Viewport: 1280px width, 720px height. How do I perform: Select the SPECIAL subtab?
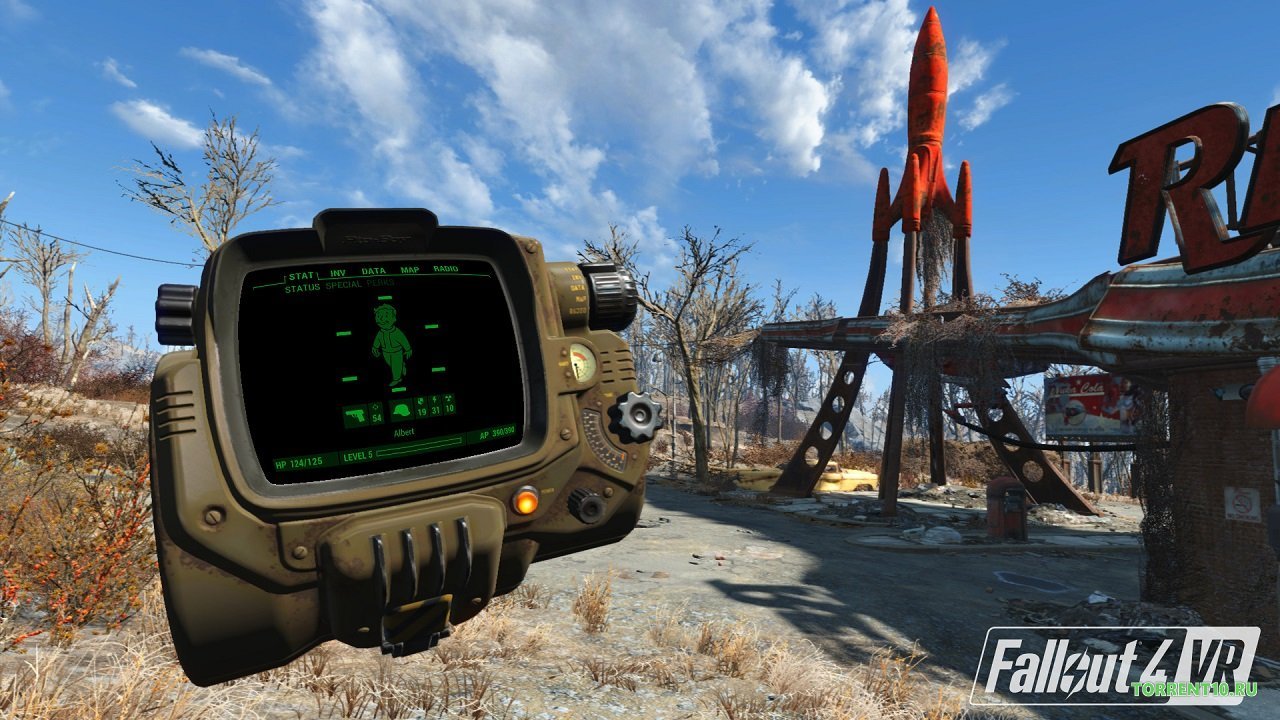coord(343,286)
